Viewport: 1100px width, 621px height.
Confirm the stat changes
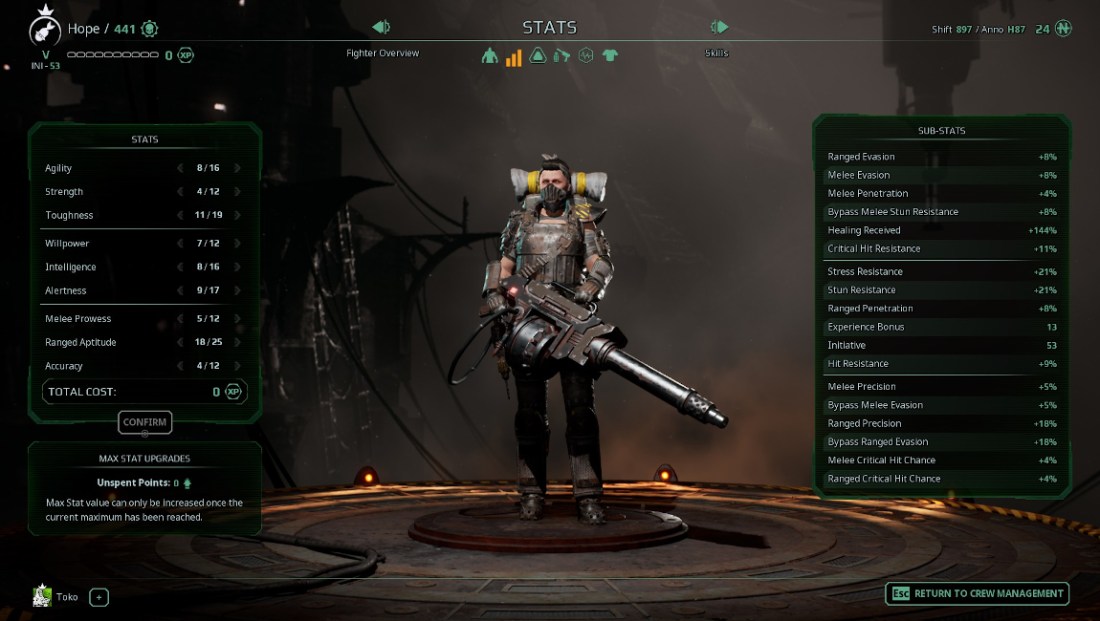click(145, 423)
